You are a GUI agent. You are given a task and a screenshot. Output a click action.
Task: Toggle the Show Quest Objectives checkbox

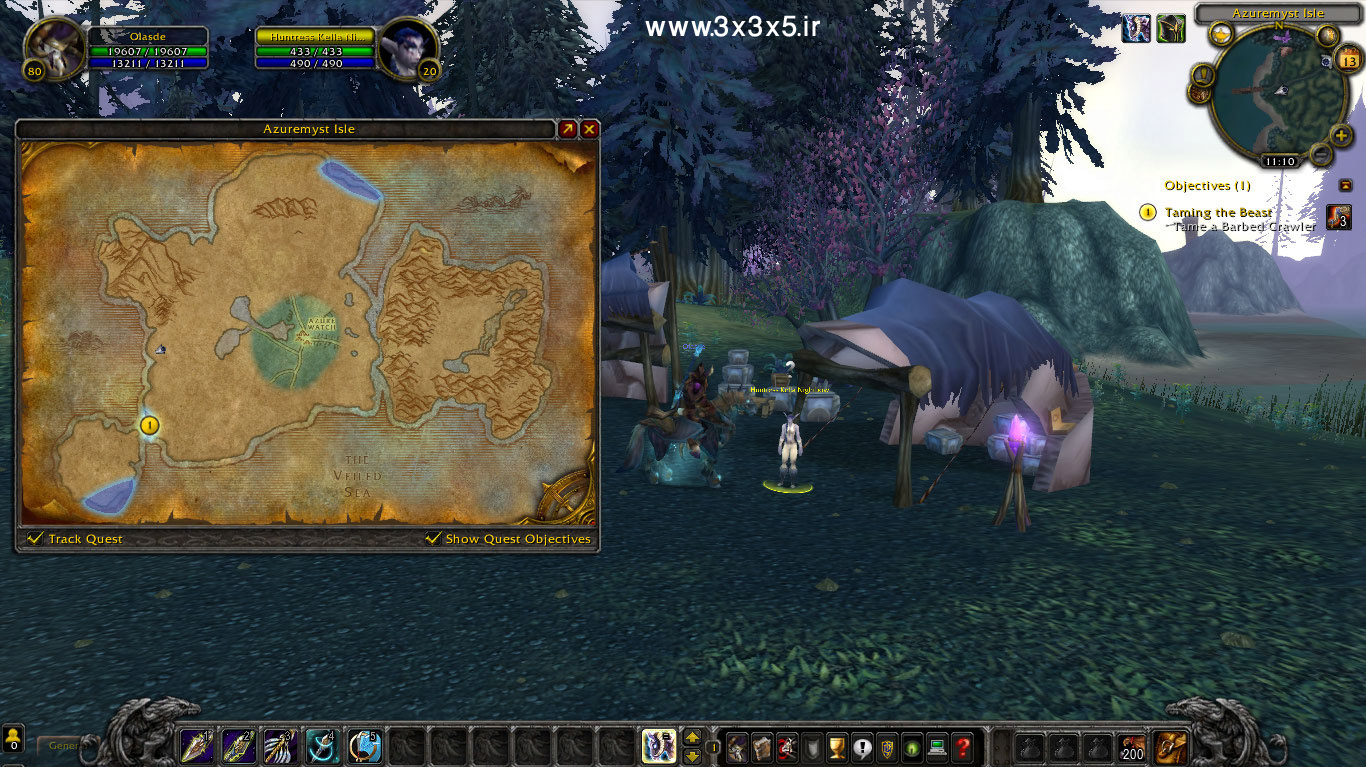point(433,539)
